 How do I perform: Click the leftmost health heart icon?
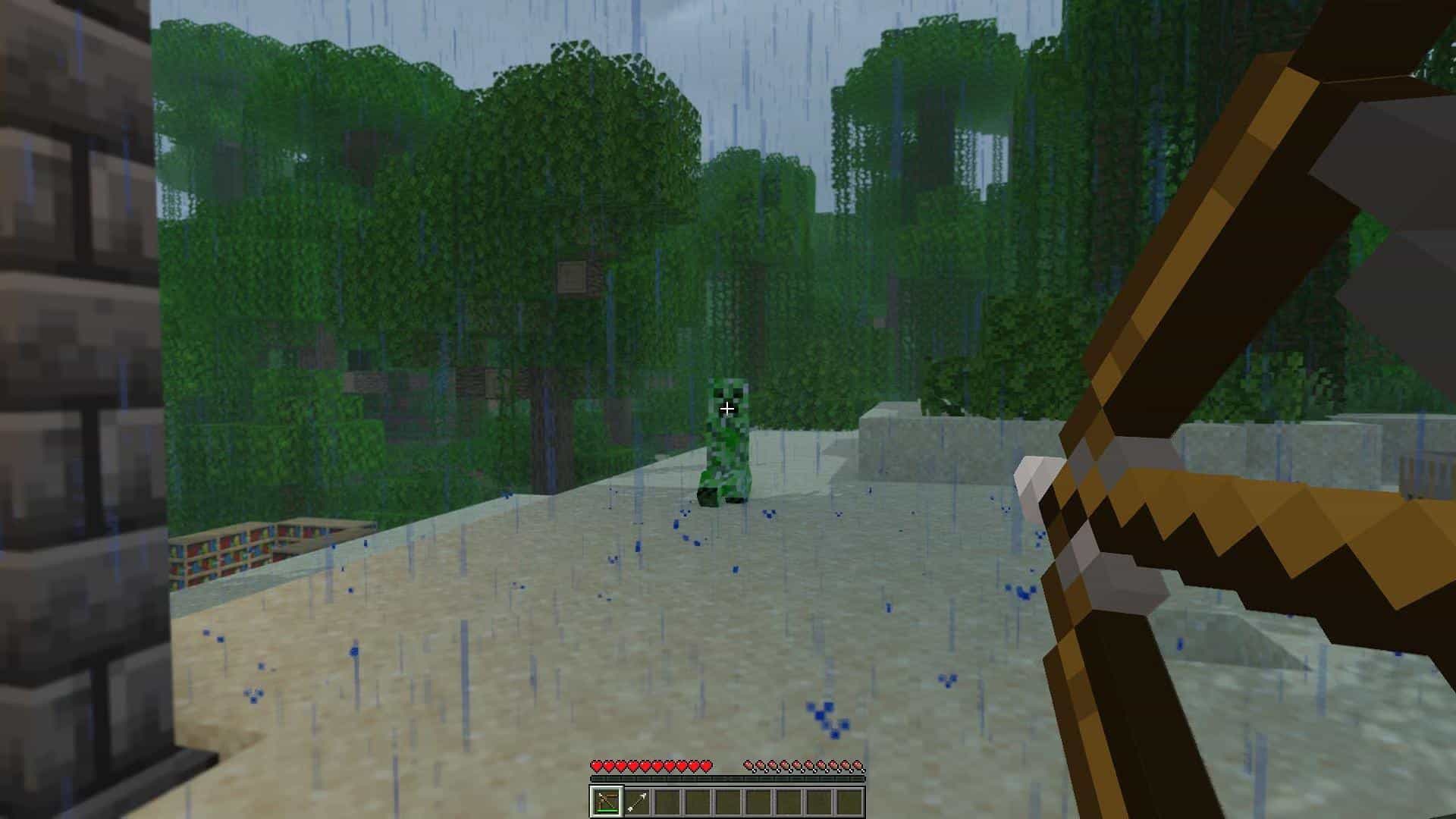click(597, 765)
